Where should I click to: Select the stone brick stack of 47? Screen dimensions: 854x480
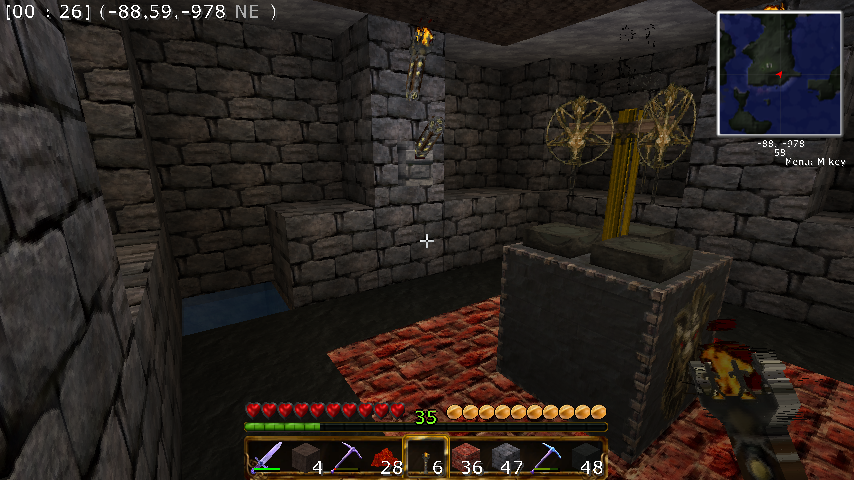pyautogui.click(x=505, y=457)
